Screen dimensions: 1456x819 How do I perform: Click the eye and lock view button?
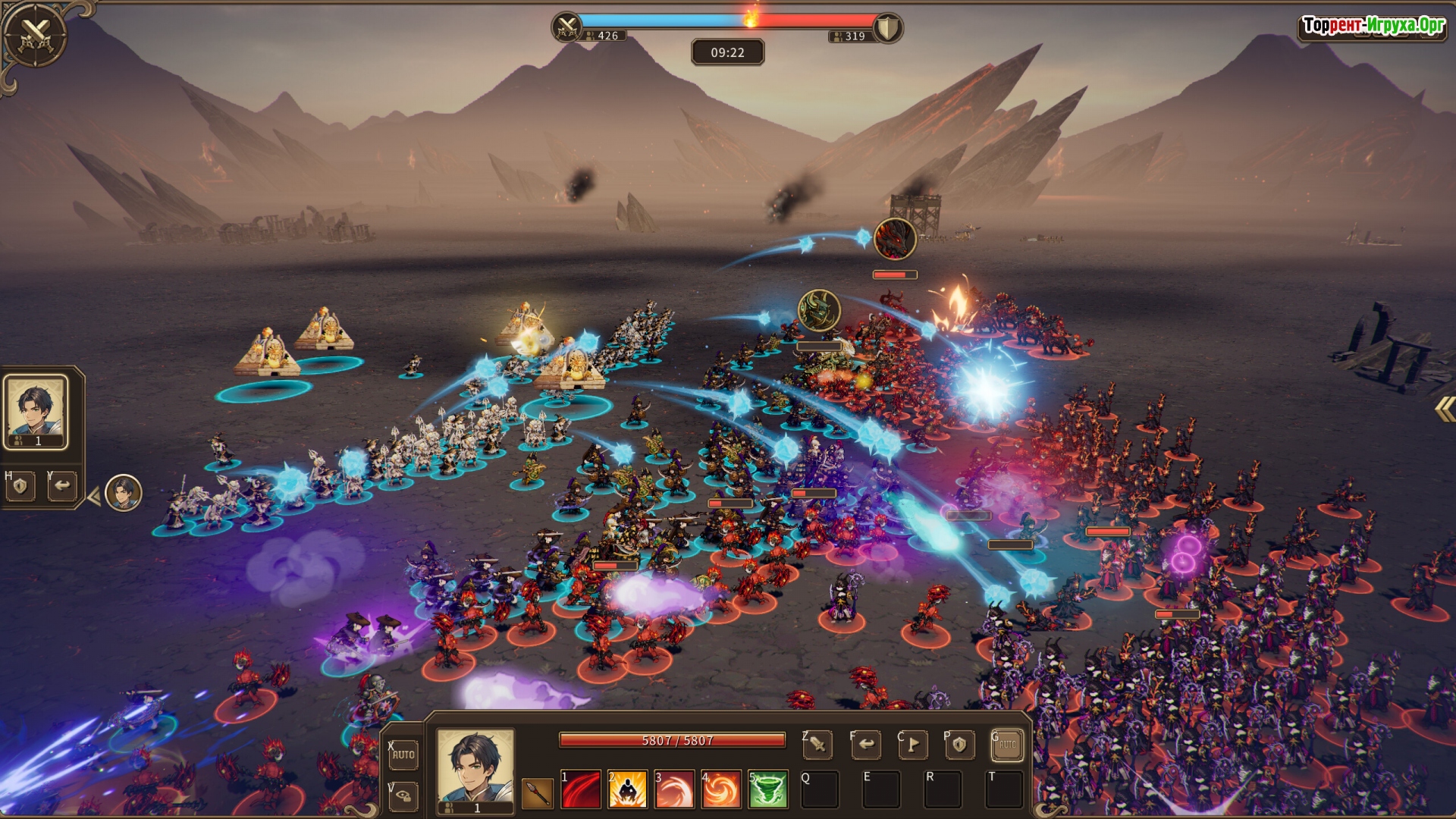pos(403,795)
